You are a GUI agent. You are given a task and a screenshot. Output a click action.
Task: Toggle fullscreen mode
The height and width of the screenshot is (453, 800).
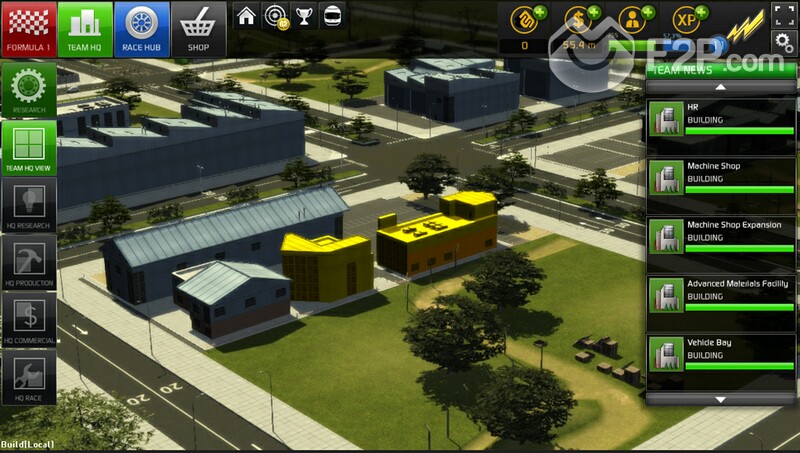[x=784, y=14]
